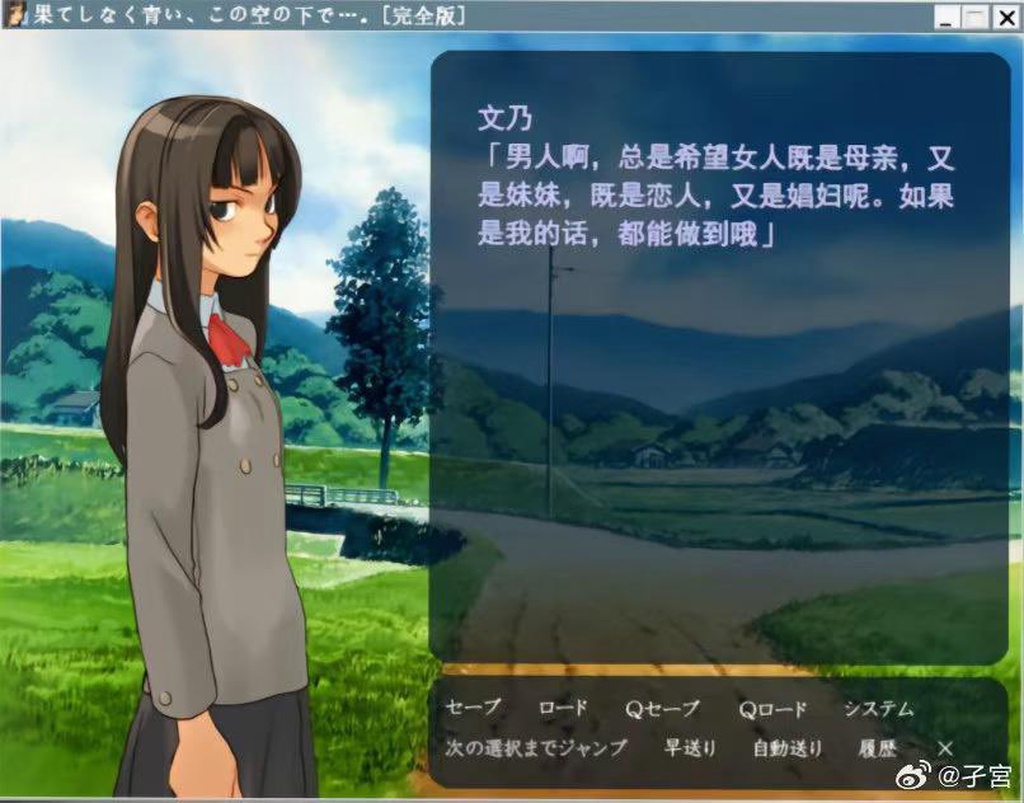The height and width of the screenshot is (803, 1024).
Task: Jump to next choice with 次の選択までジャンプ
Action: click(x=537, y=747)
